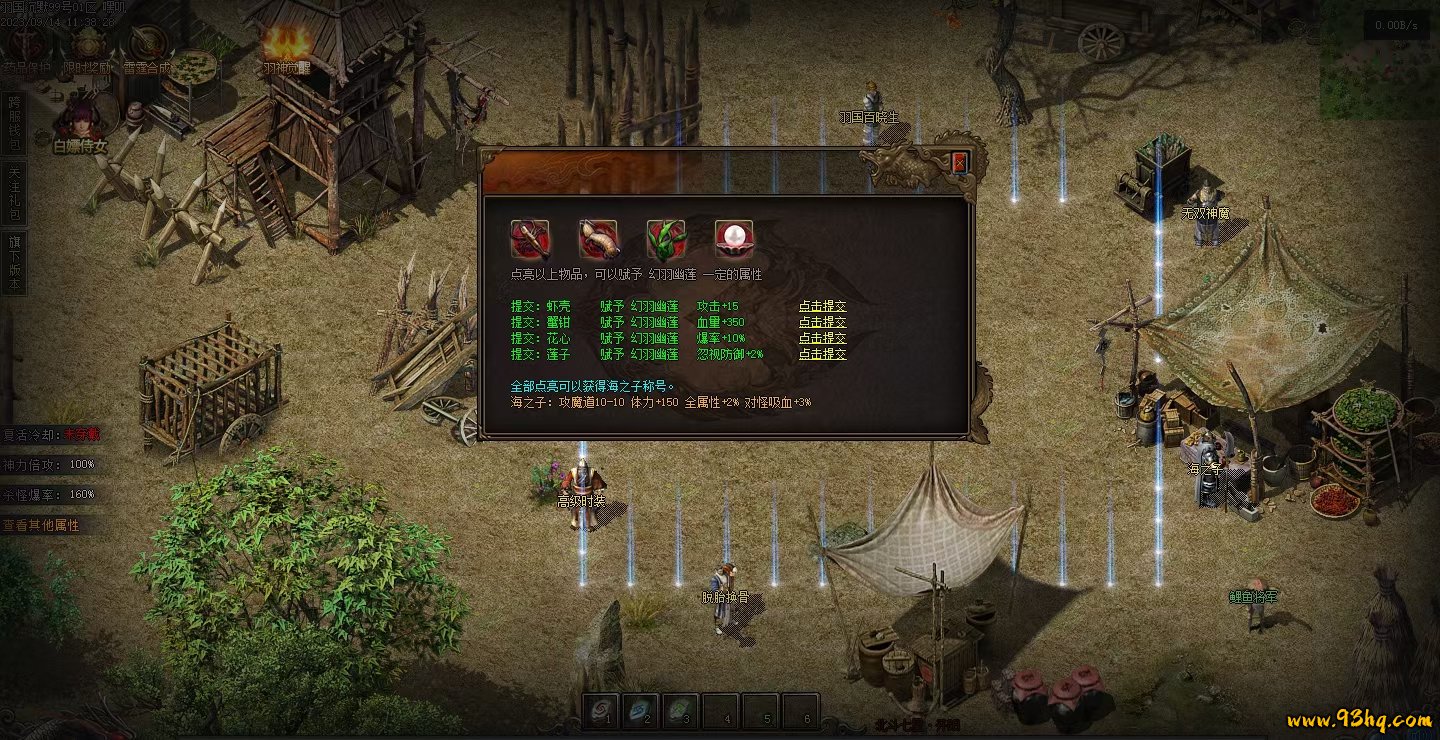This screenshot has width=1440, height=740.
Task: Use the green item in hotbar slot 3
Action: click(x=680, y=710)
